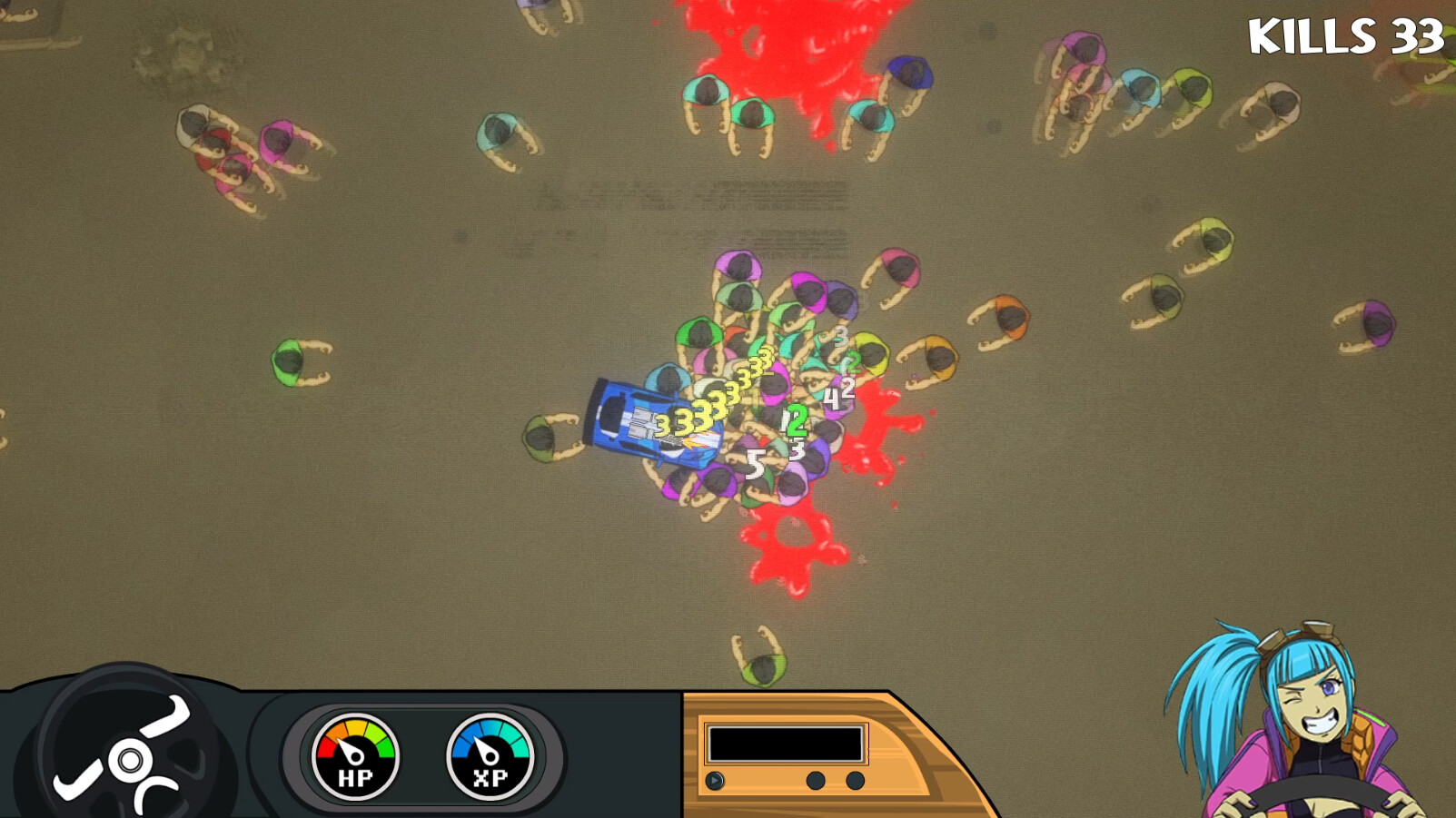
Task: Toggle the right round knob on the radio
Action: coord(854,778)
